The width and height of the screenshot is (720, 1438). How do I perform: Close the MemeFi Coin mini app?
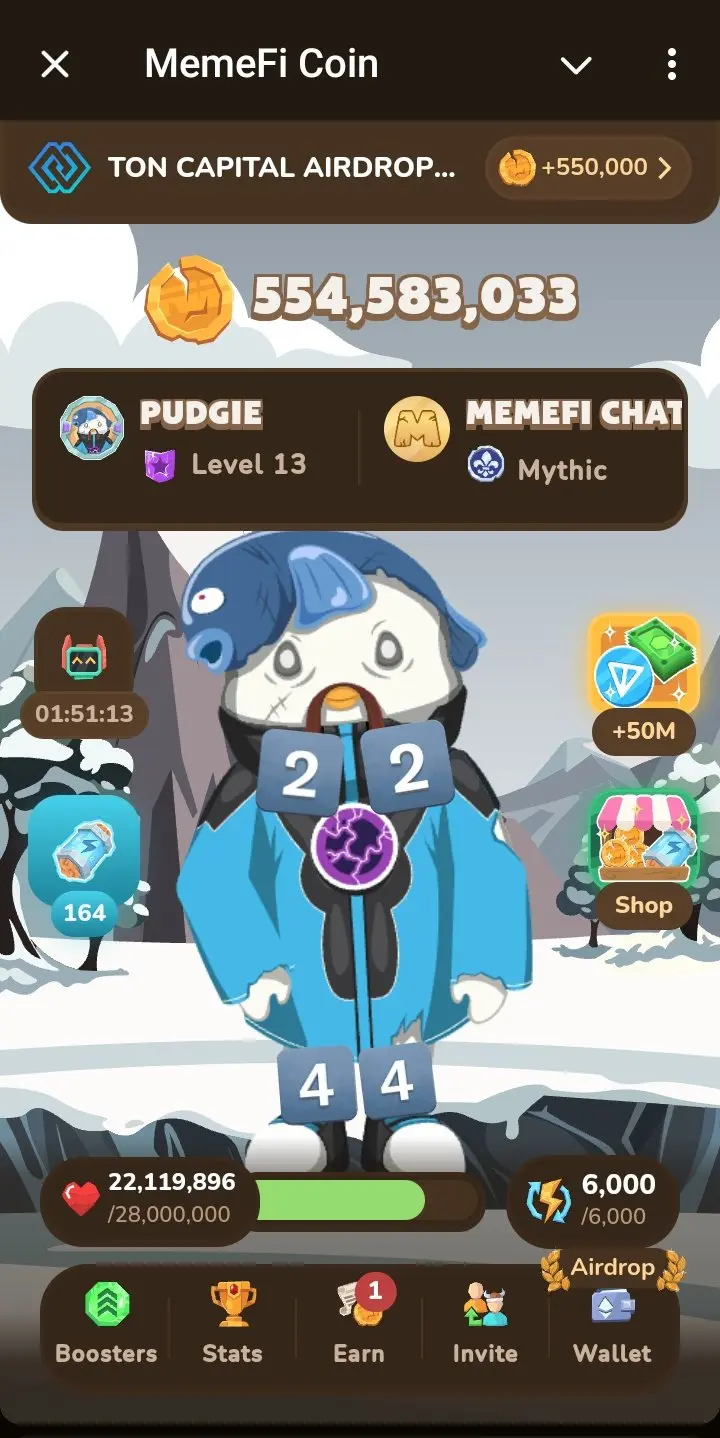click(x=55, y=65)
